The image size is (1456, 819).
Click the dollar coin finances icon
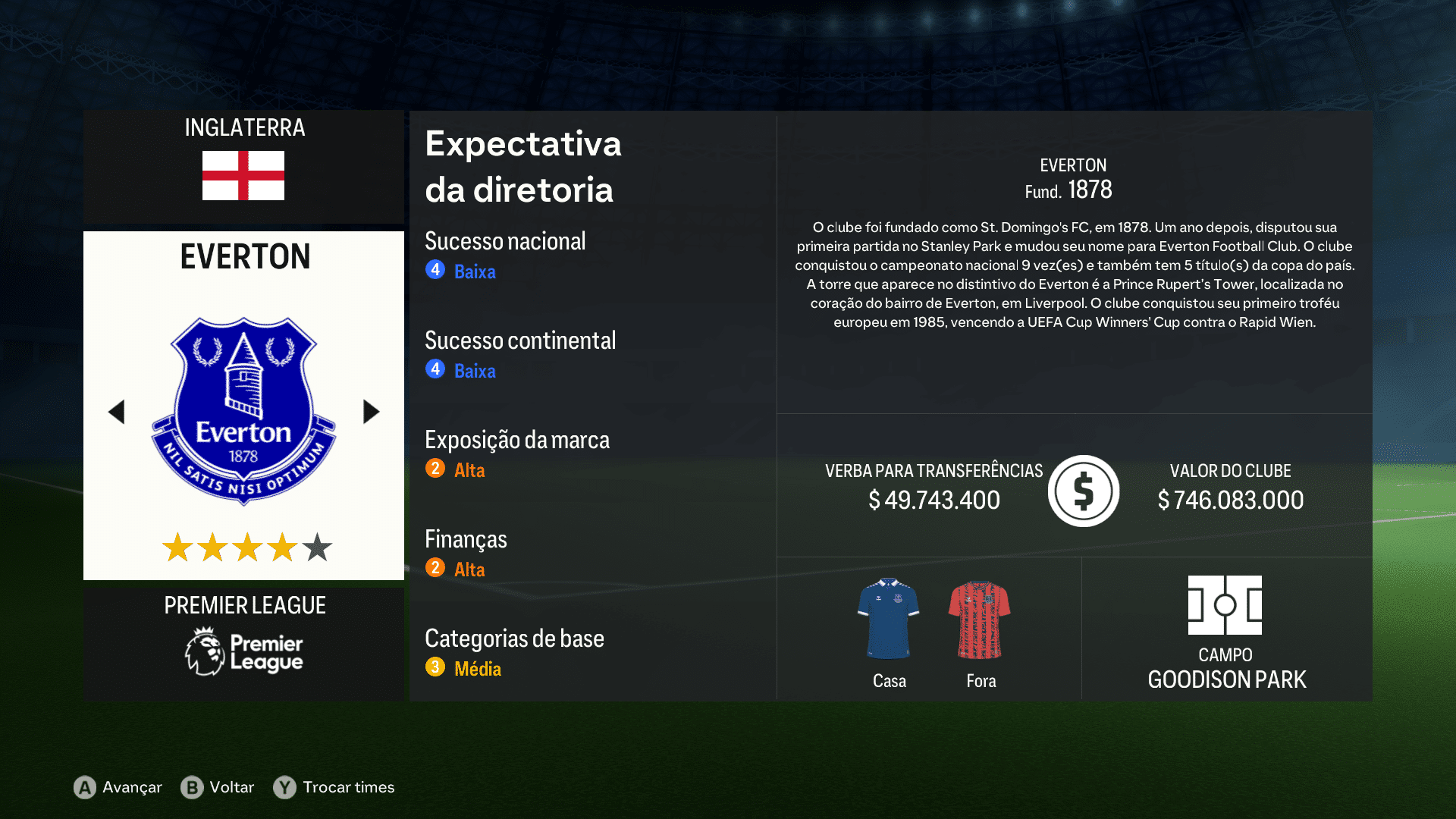coord(1083,491)
